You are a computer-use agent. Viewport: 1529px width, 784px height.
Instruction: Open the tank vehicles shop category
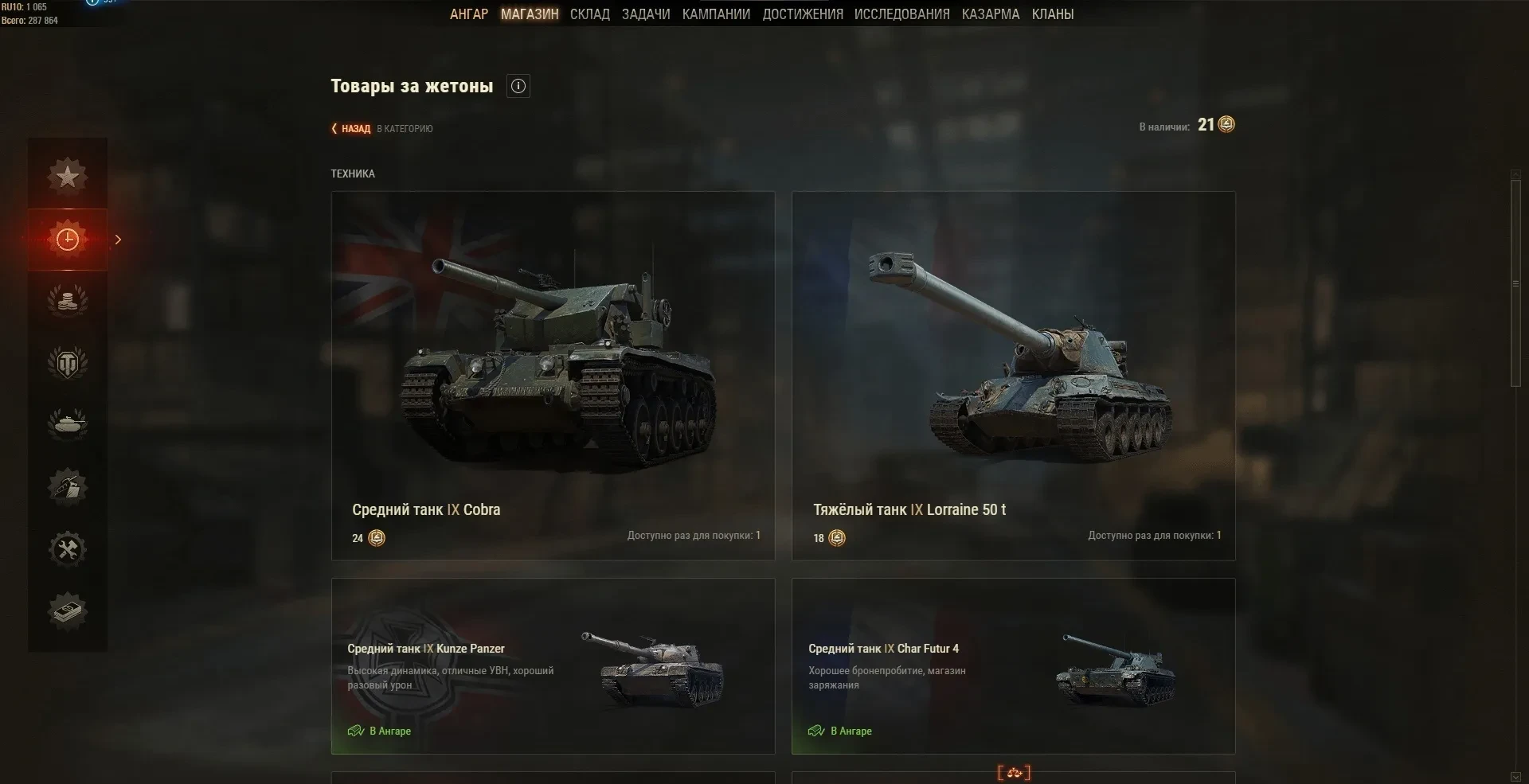[x=68, y=424]
